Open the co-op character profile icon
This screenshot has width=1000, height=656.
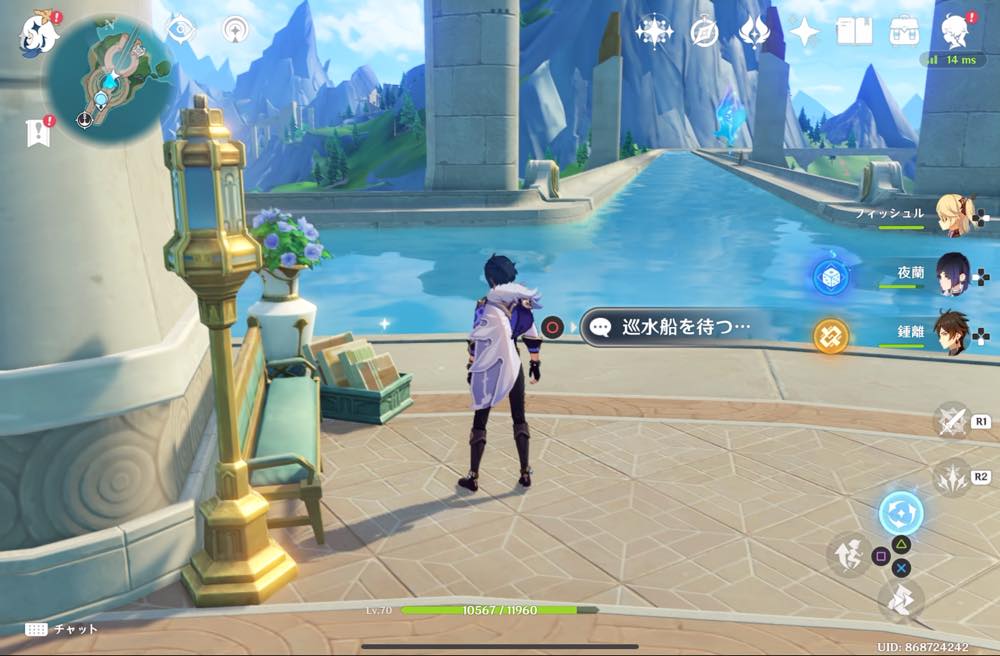coord(955,32)
